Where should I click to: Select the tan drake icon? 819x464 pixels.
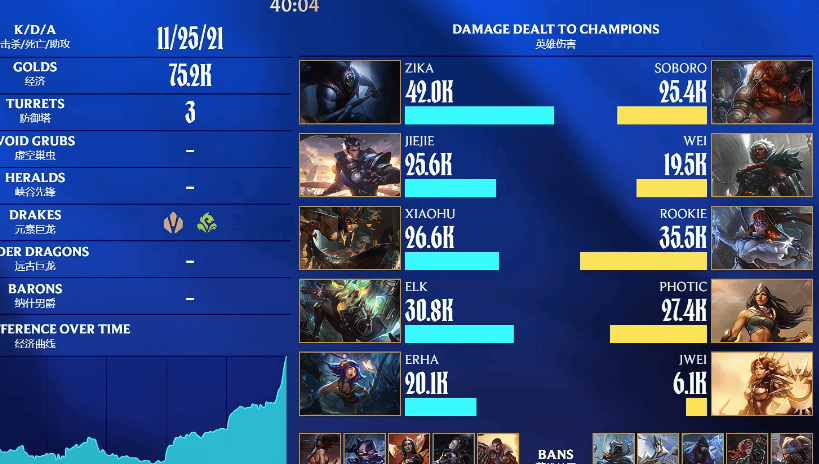[174, 223]
